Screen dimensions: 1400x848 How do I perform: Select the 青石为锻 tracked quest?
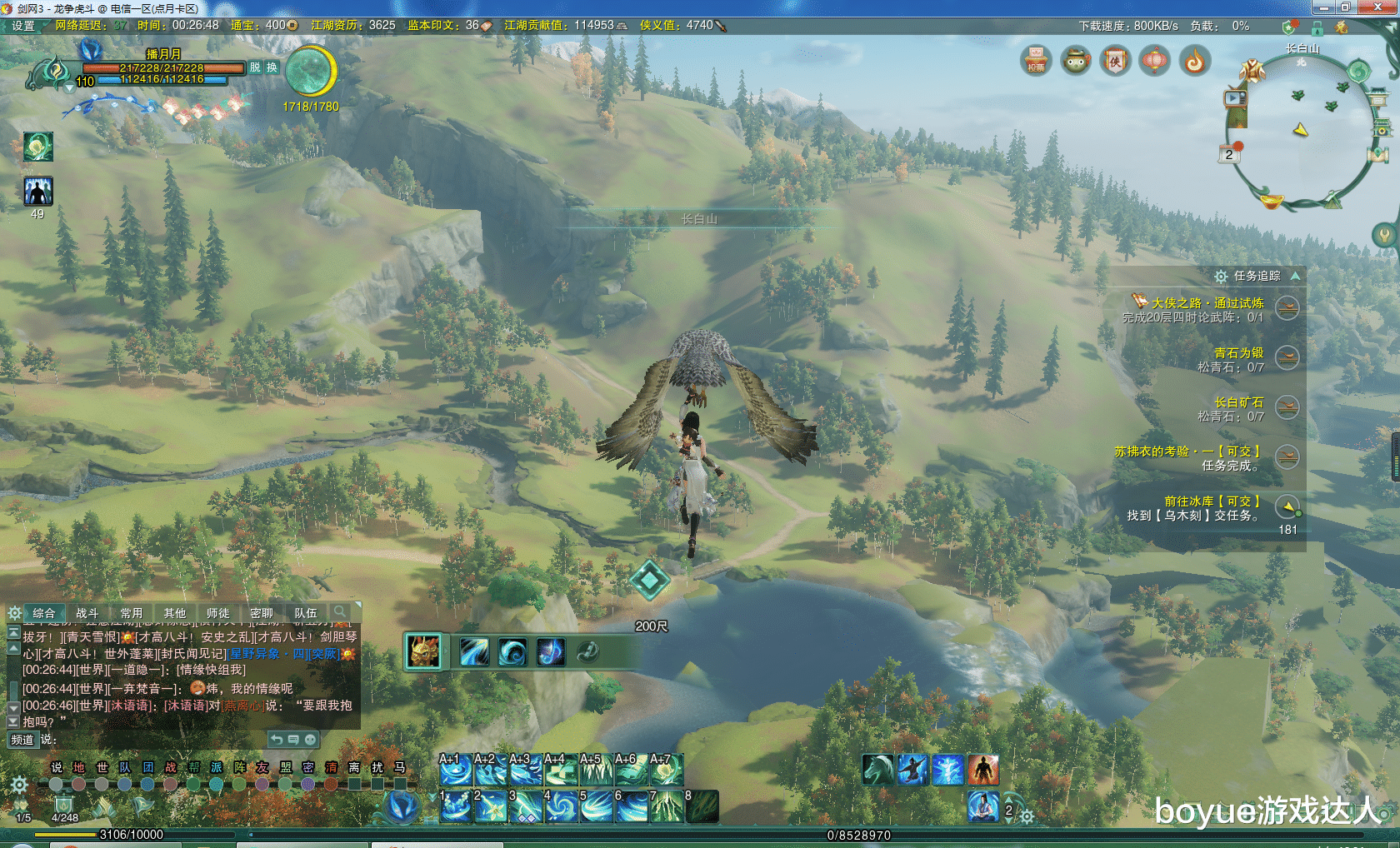1238,353
